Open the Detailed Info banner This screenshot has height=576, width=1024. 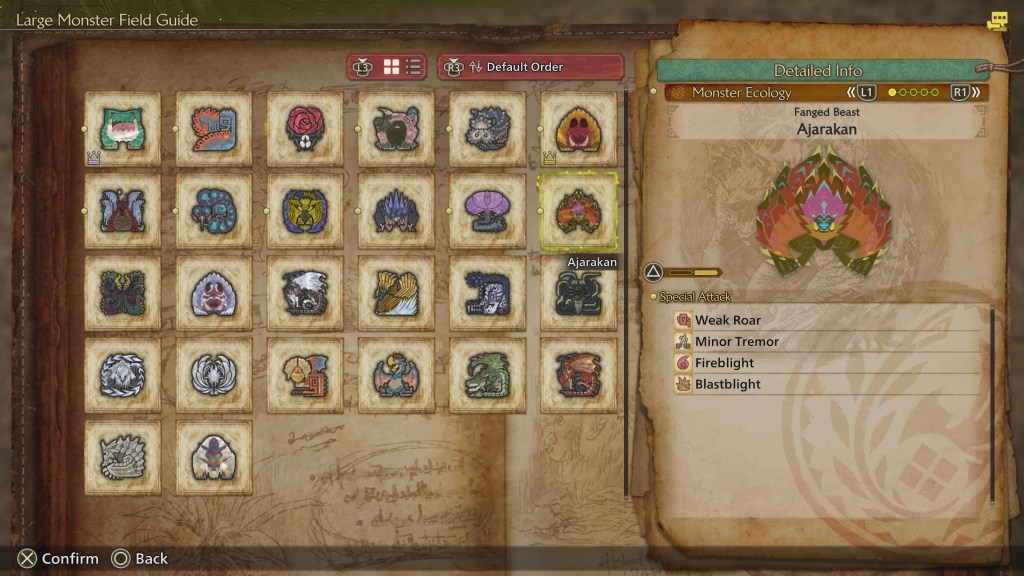click(817, 70)
